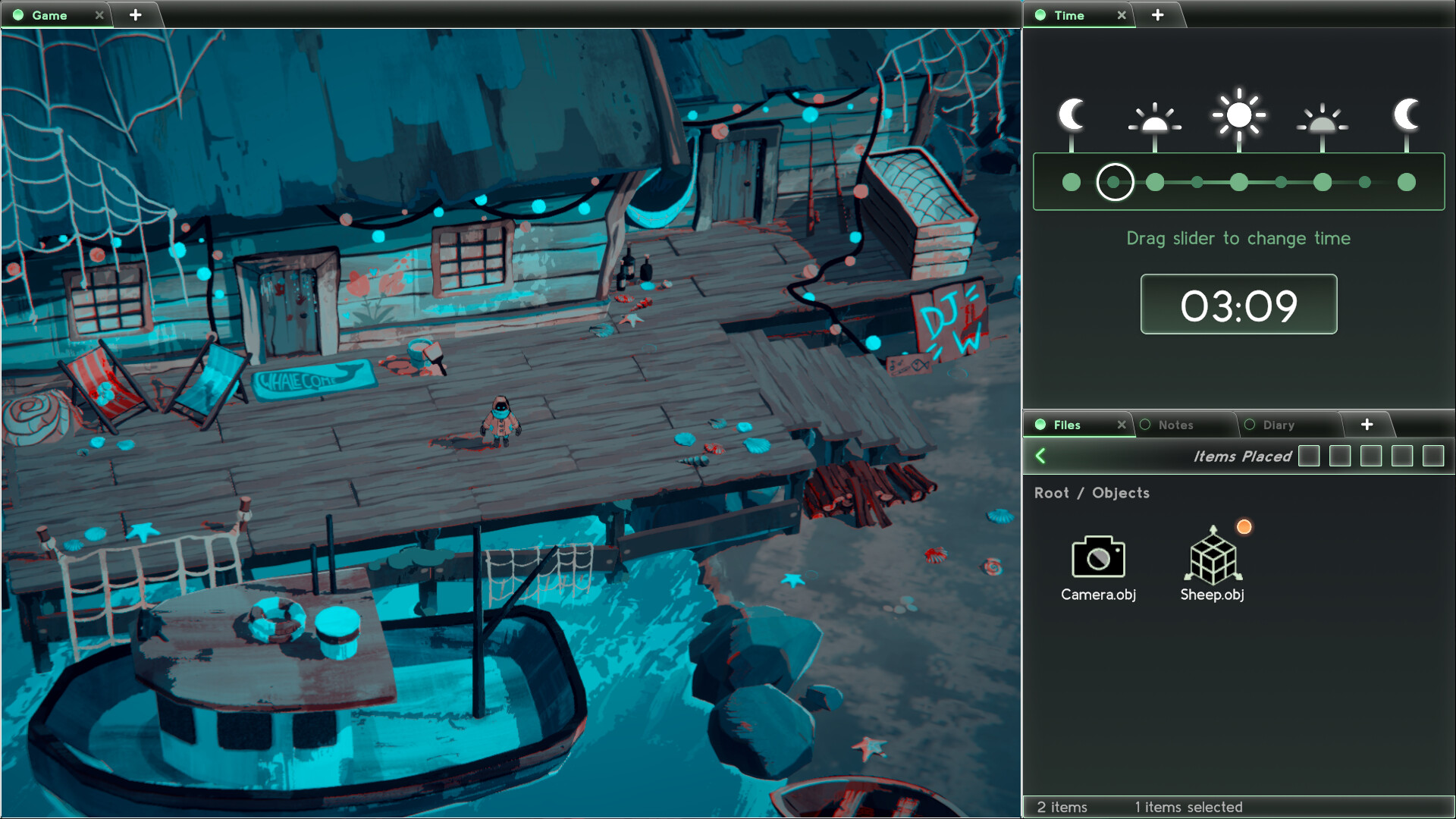Select the Camera.obj file icon
Screen dimensions: 1456x819
tap(1097, 559)
